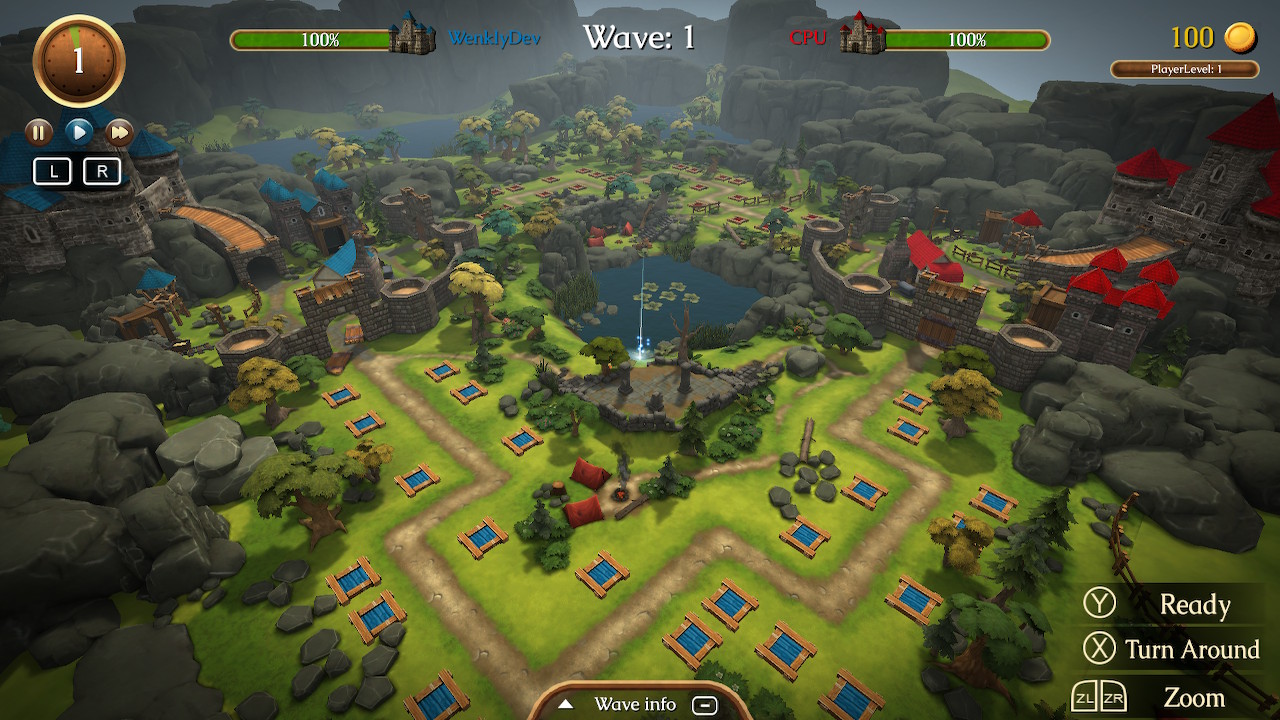This screenshot has width=1280, height=720.
Task: Select the CPU's red castle icon
Action: [x=862, y=35]
